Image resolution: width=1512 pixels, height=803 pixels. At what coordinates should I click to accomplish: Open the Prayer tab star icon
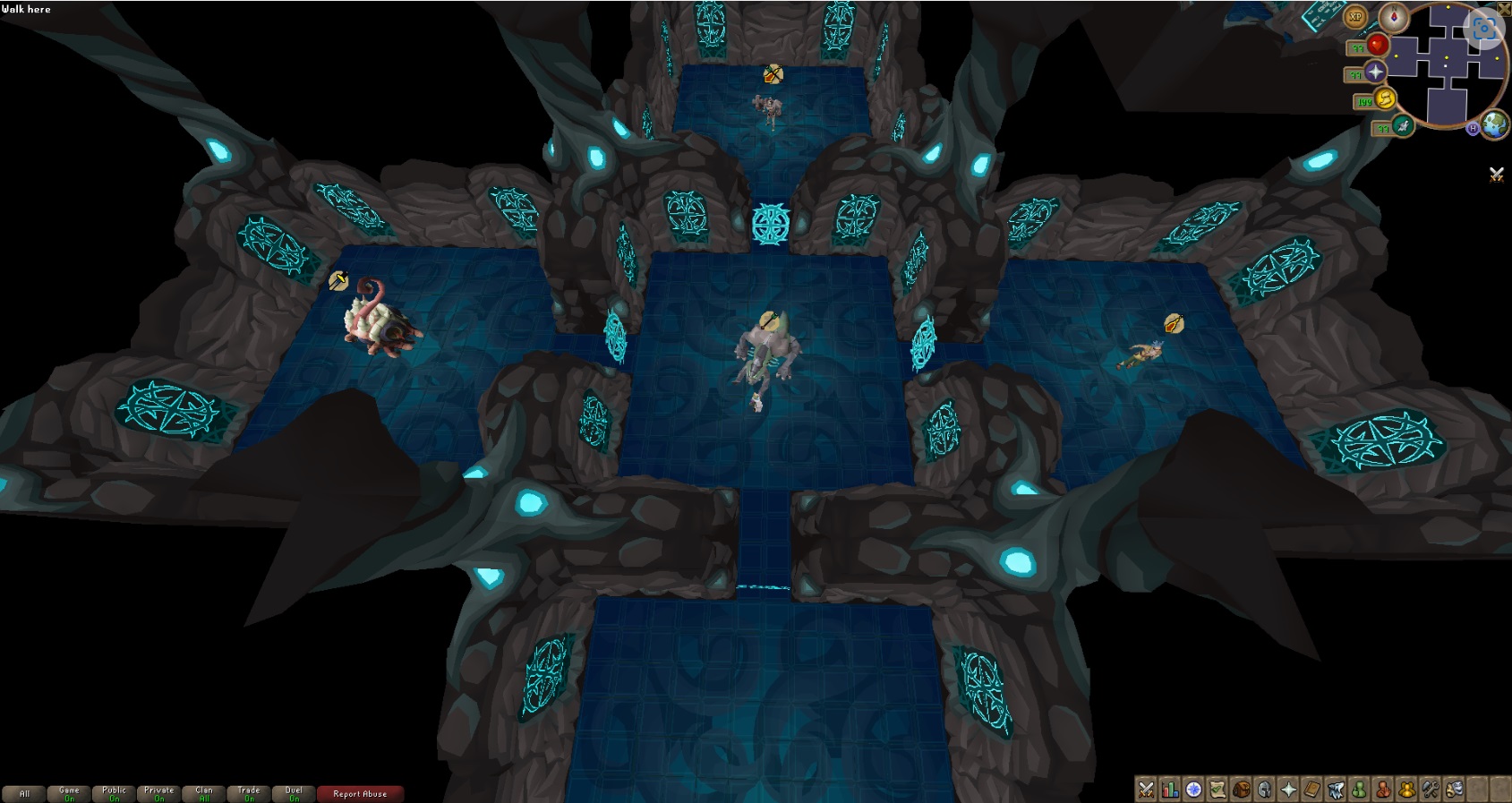pyautogui.click(x=1289, y=789)
